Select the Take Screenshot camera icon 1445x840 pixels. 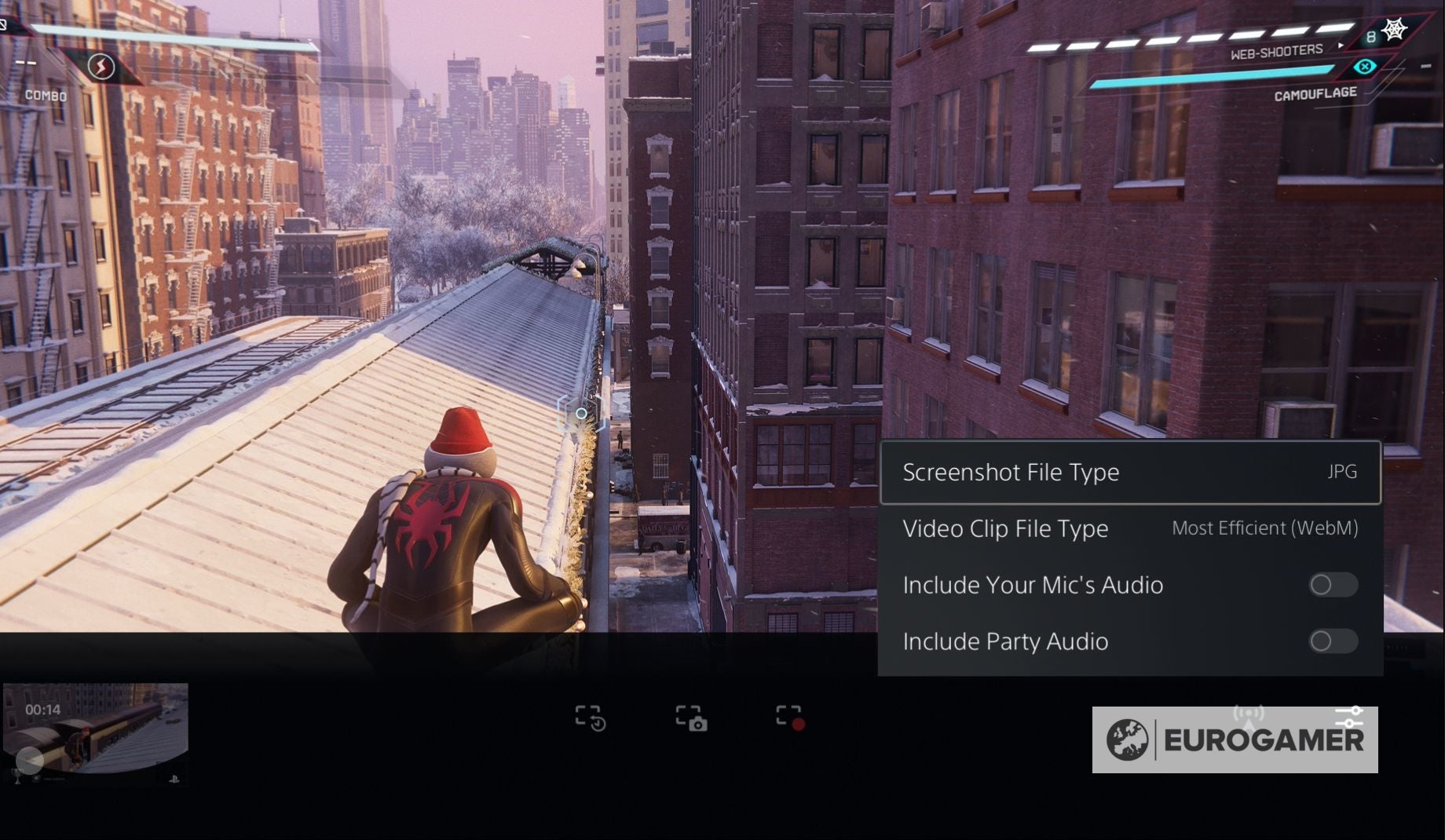click(691, 718)
